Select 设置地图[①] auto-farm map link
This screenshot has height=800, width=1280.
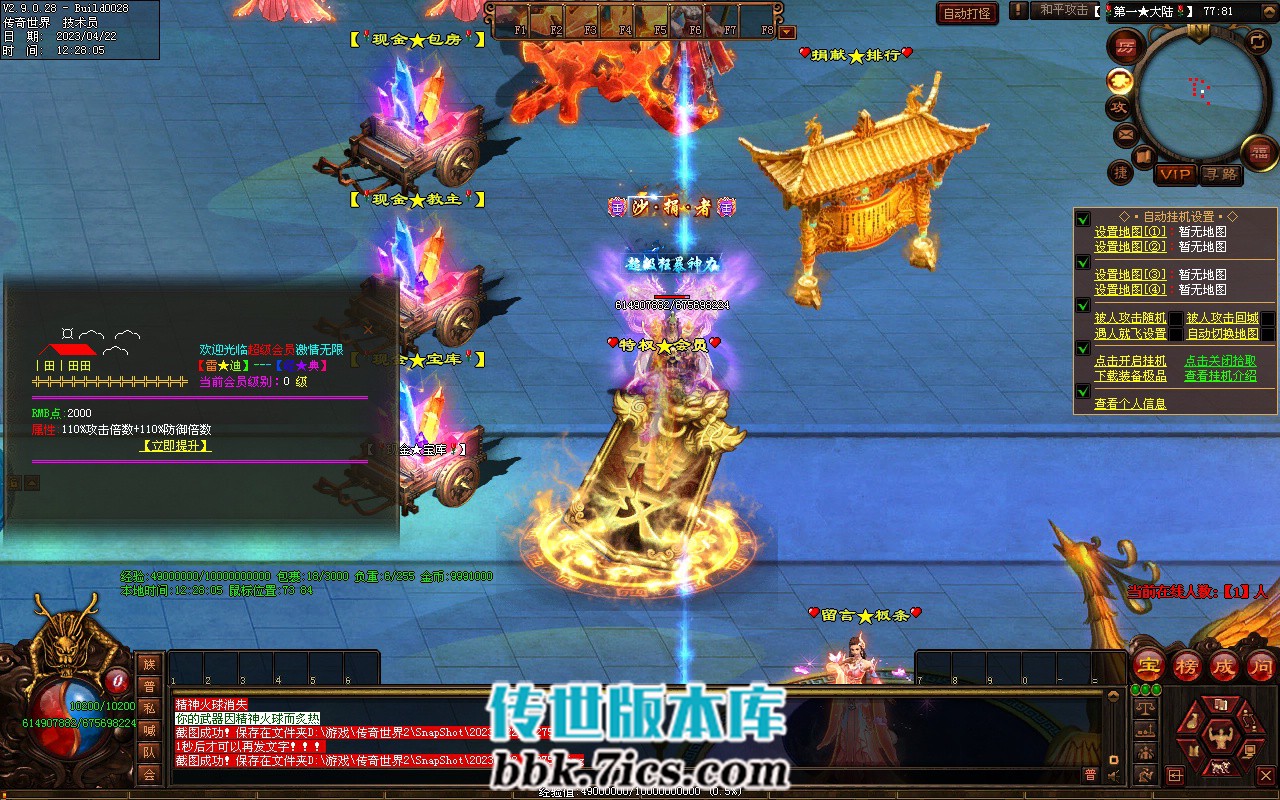click(x=1130, y=232)
